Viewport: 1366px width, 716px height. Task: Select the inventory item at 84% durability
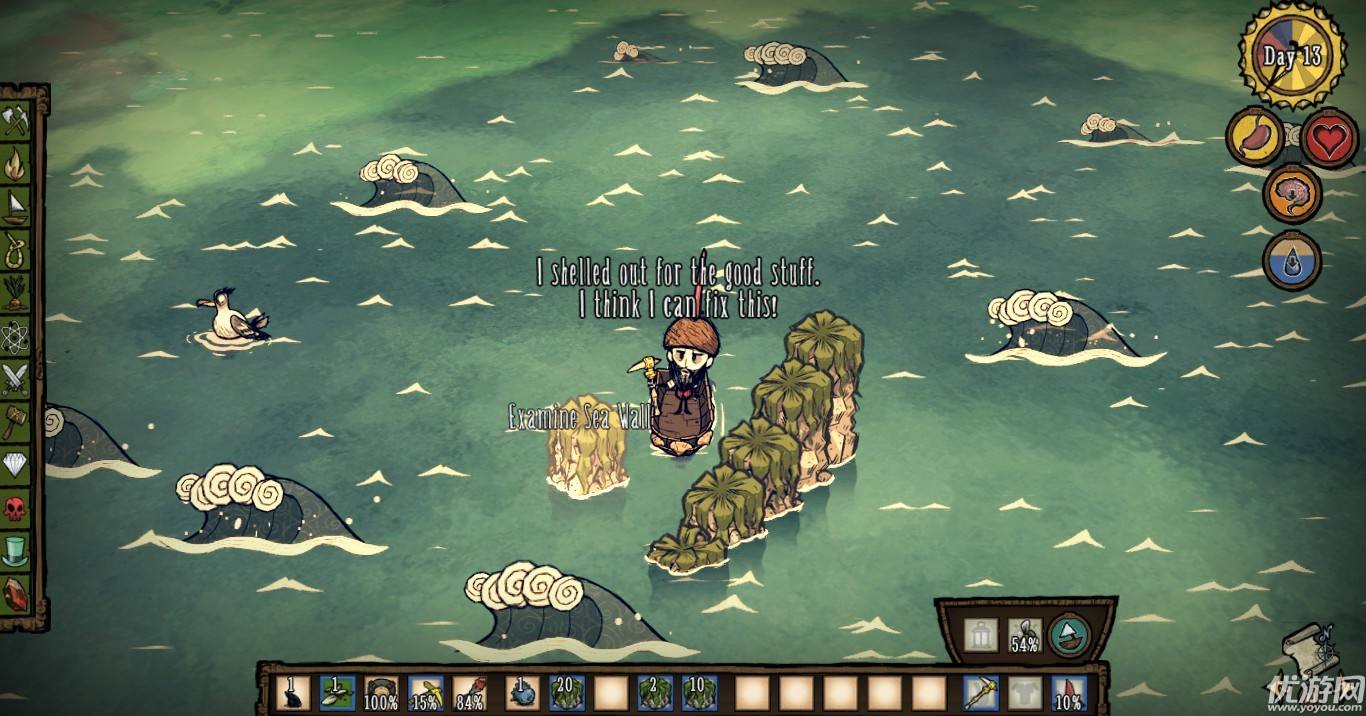point(469,691)
